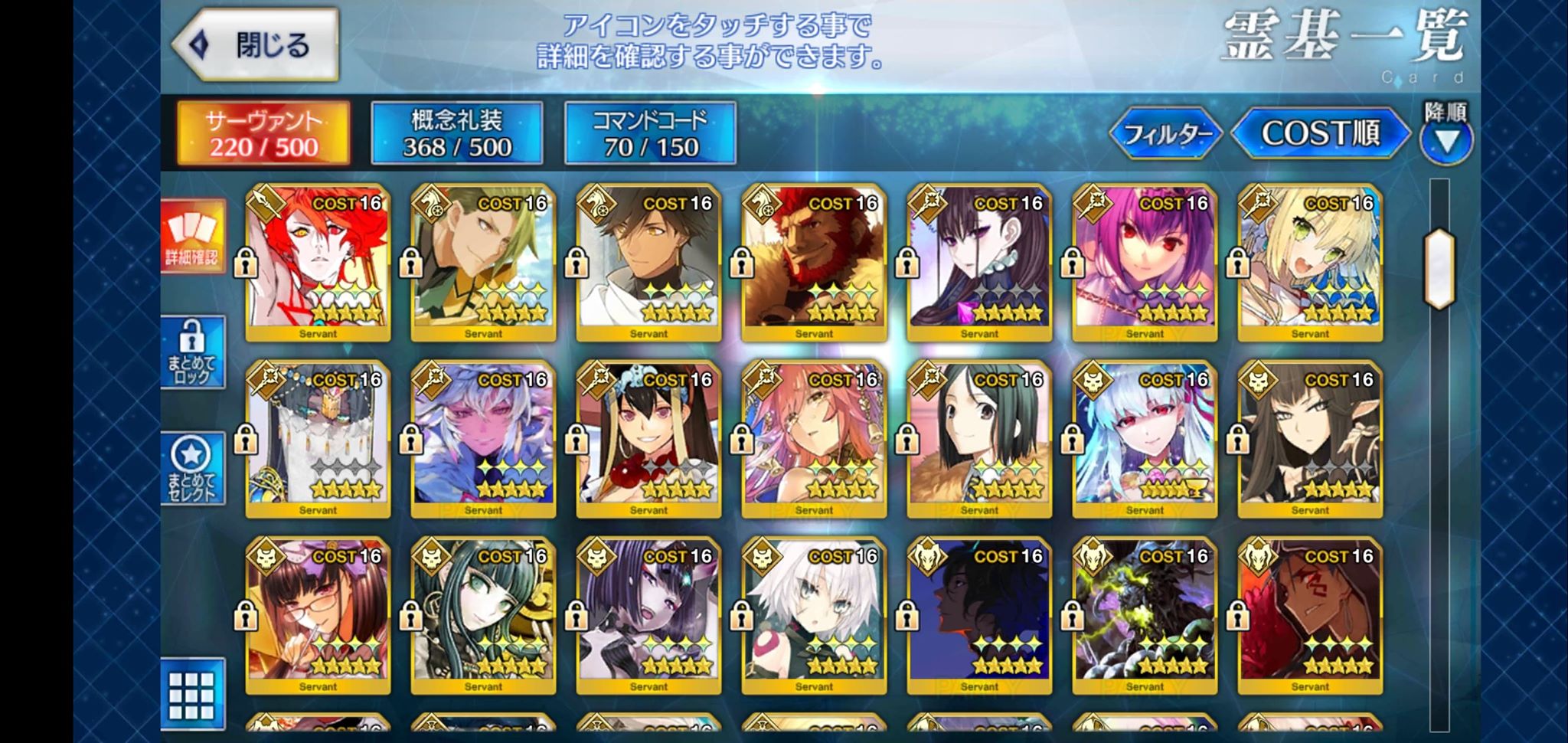This screenshot has width=1568, height=743.
Task: Show the コマンドコード command code tab
Action: coord(650,133)
